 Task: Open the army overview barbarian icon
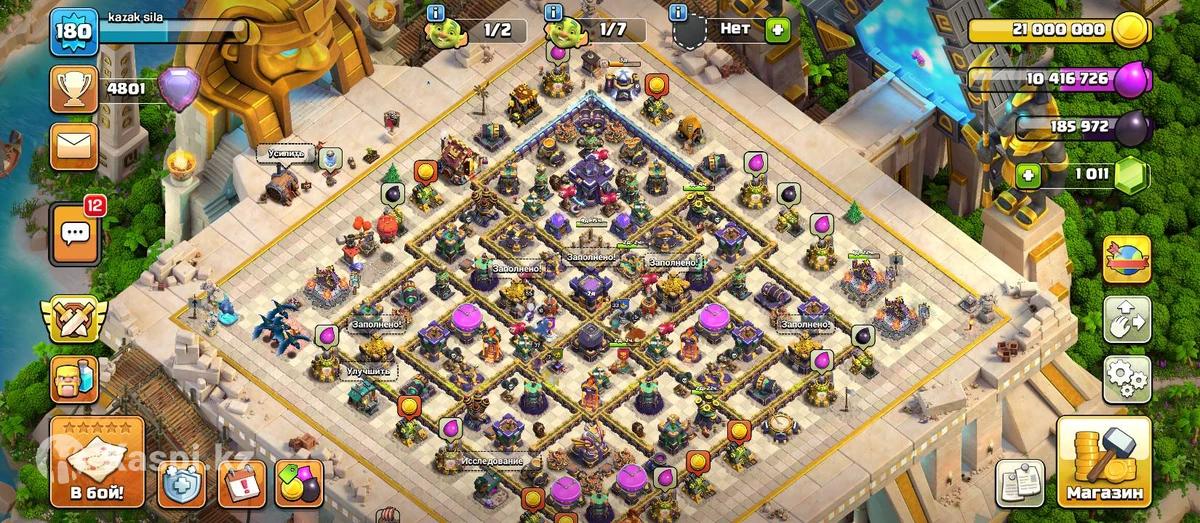point(74,379)
